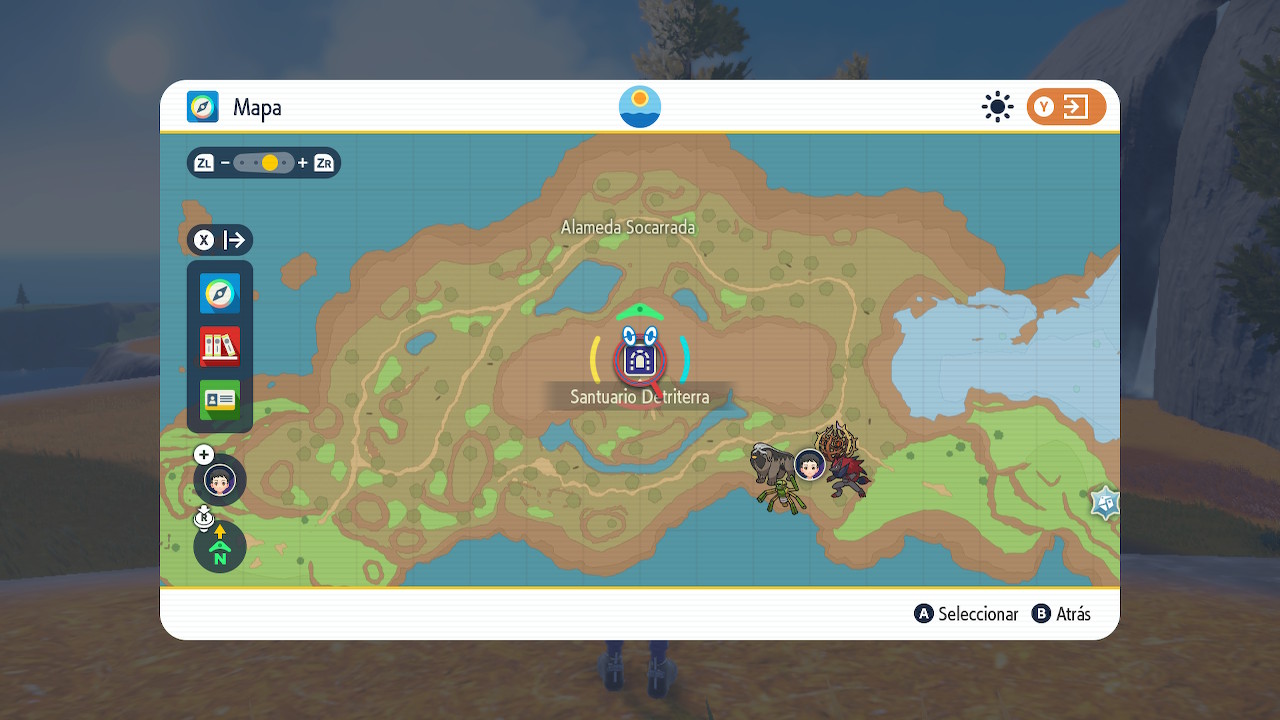This screenshot has width=1280, height=720.
Task: Center the map on the player portrait button
Action: point(220,481)
